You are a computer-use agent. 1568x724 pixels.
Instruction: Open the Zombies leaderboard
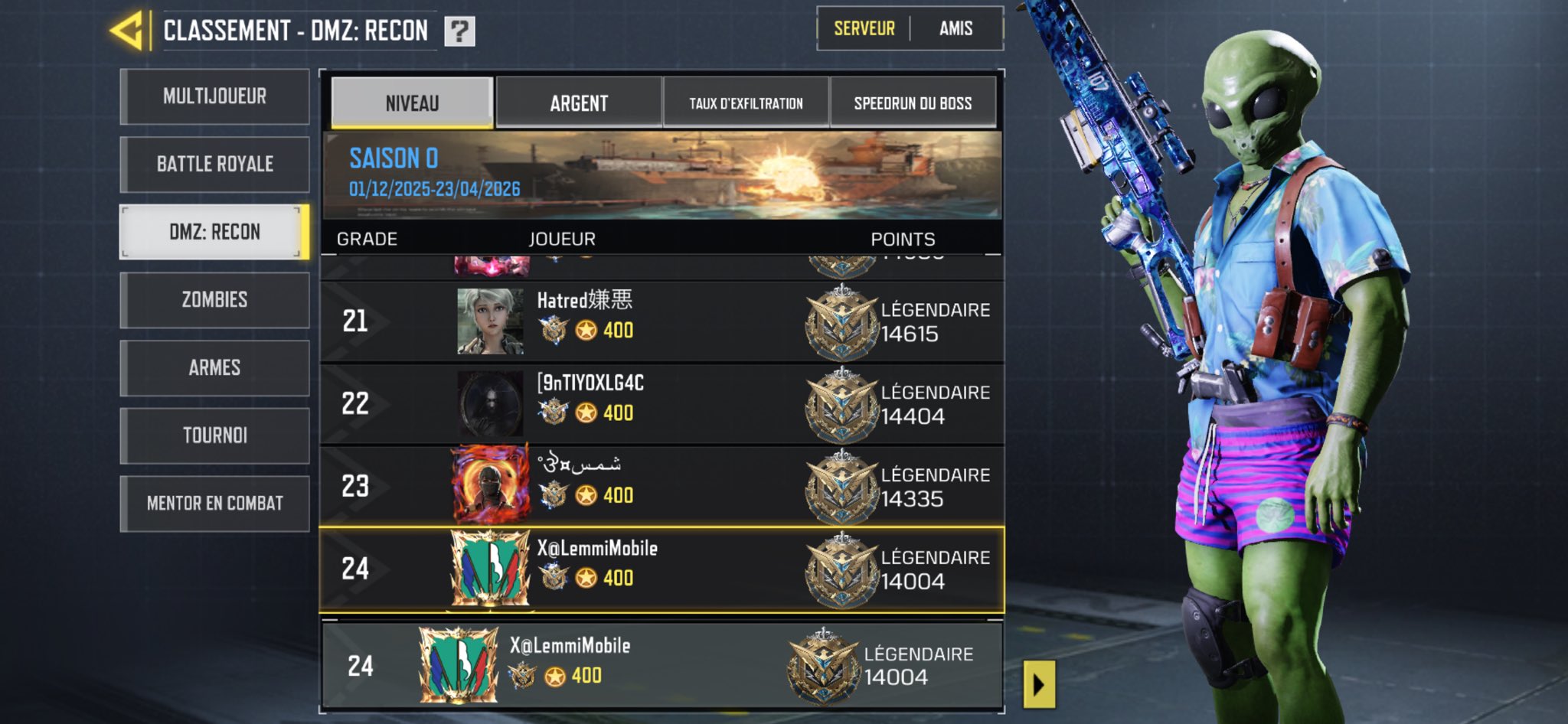coord(215,300)
